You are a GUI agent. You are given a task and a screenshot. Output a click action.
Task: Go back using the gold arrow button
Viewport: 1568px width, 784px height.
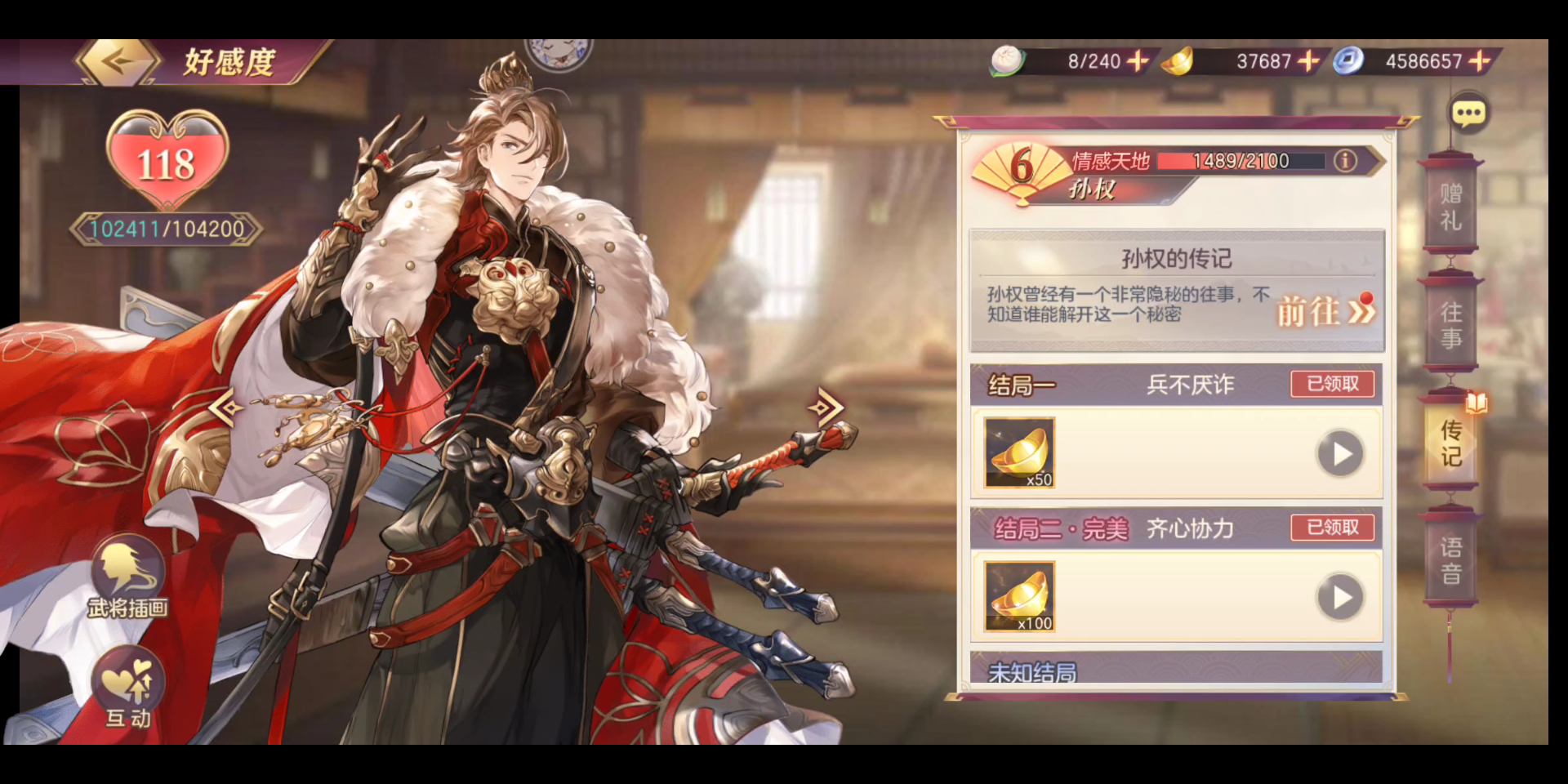(x=118, y=61)
